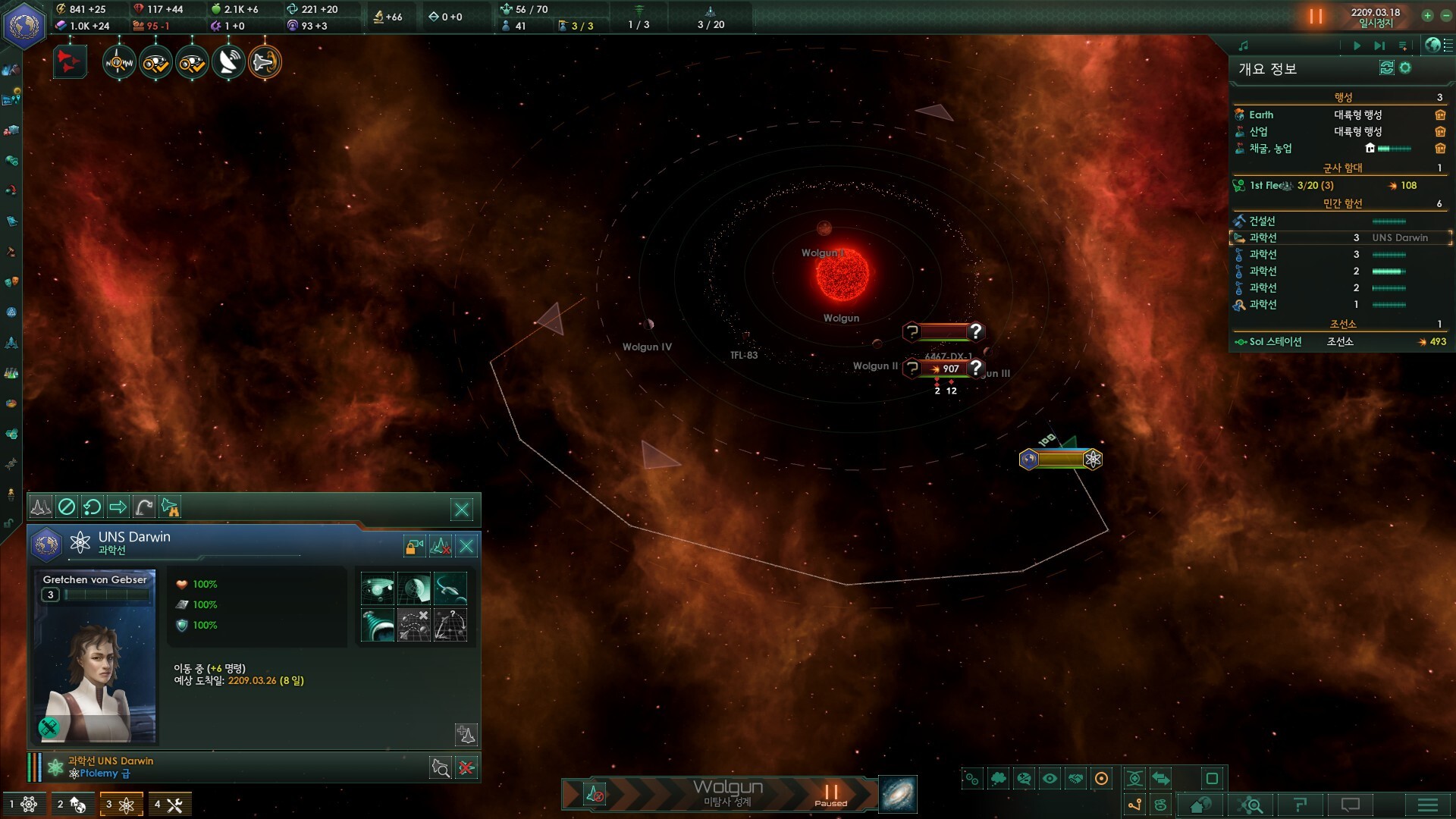The width and height of the screenshot is (1456, 819).
Task: Activate the stop orders command icon
Action: click(67, 507)
